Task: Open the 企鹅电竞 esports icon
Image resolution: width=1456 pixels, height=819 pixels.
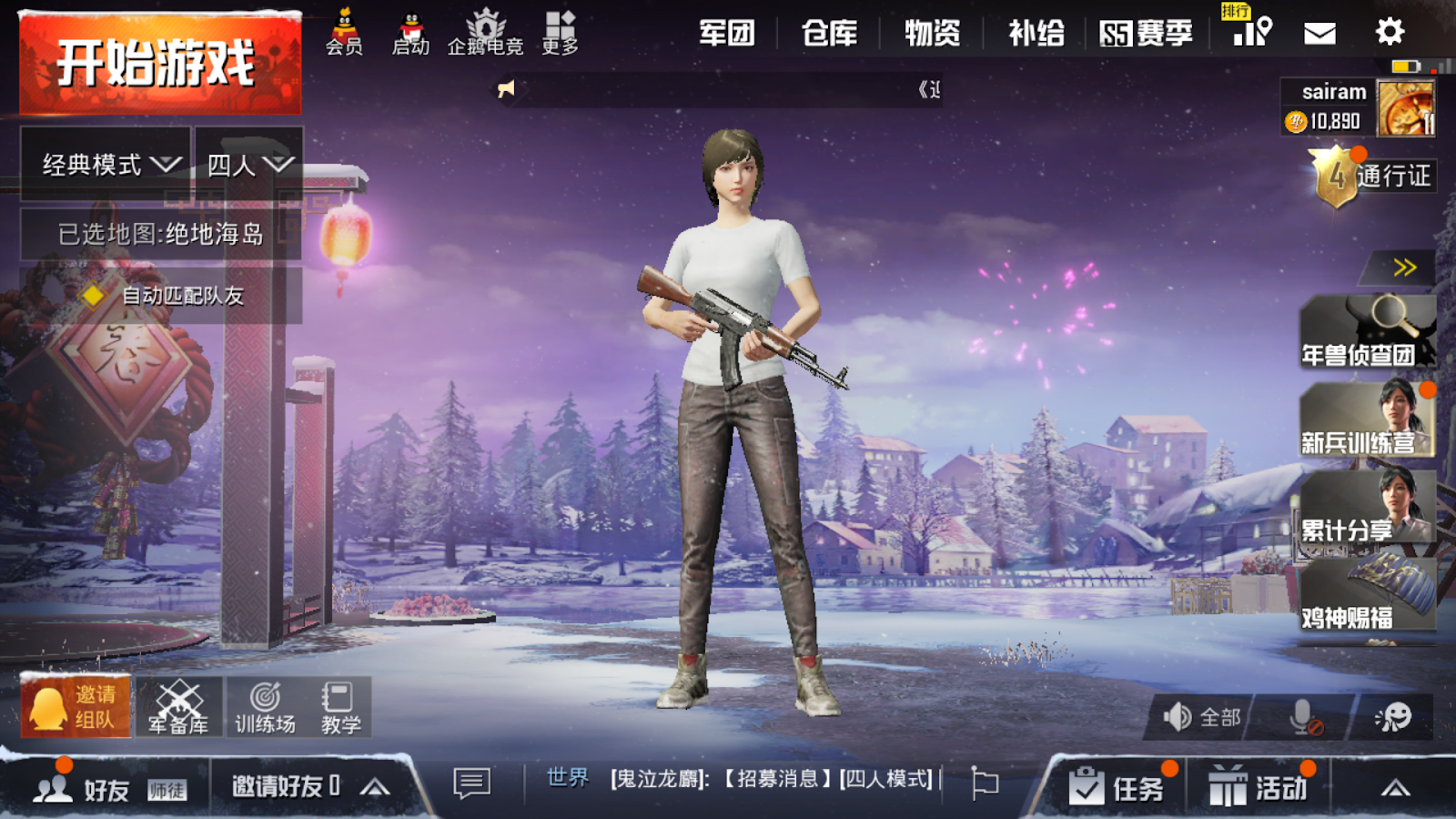Action: [486, 30]
